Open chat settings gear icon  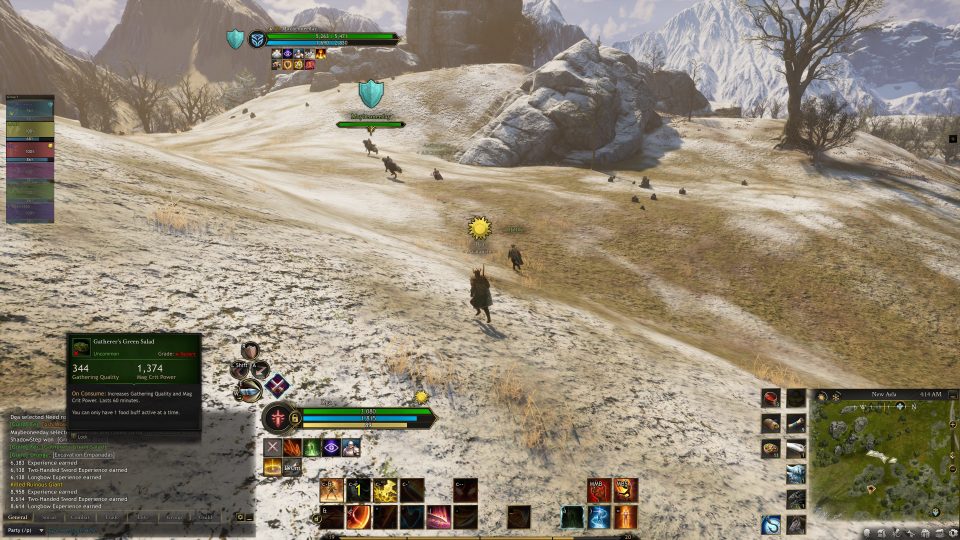pos(240,517)
